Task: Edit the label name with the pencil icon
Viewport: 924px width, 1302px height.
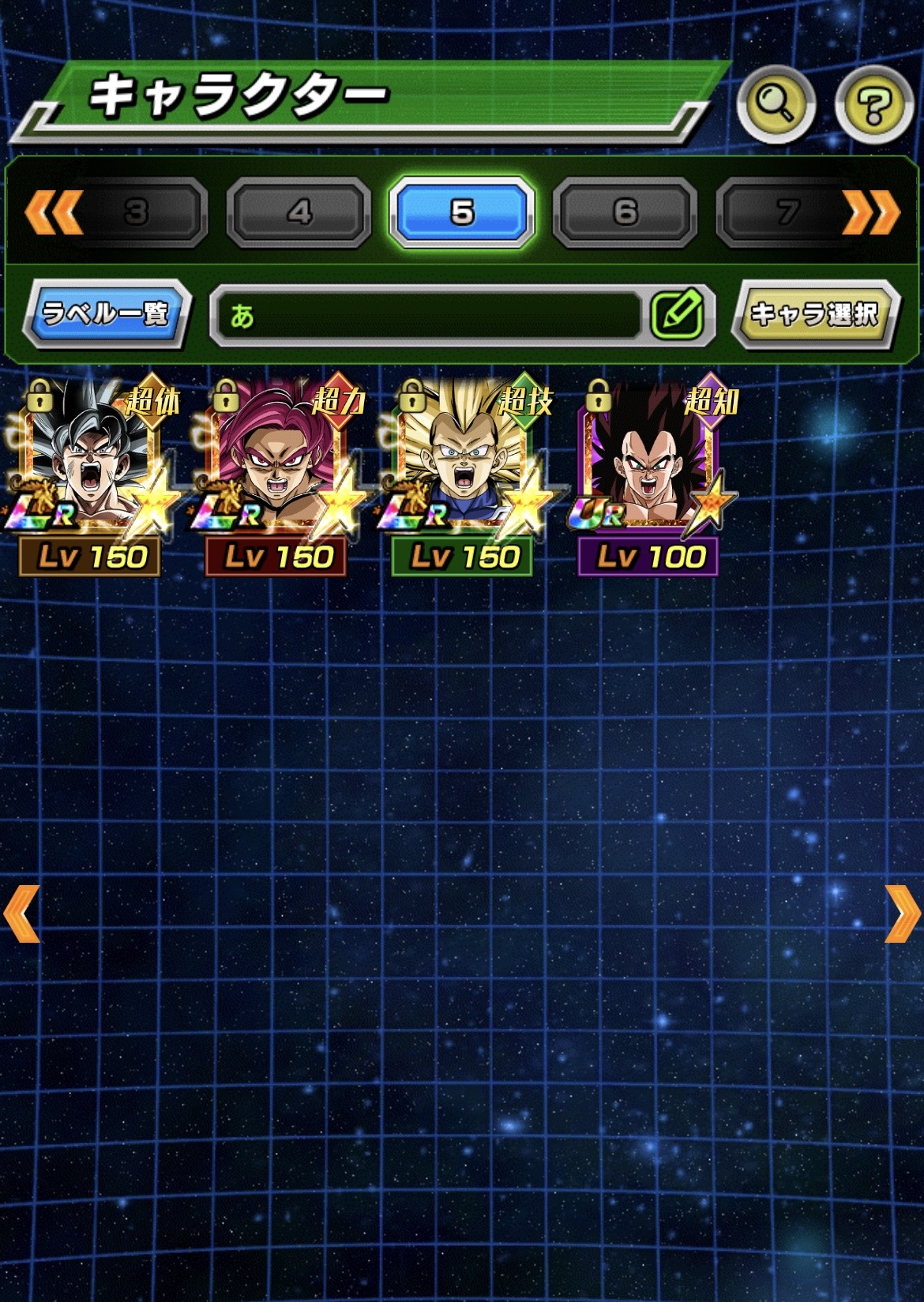Action: click(x=678, y=315)
